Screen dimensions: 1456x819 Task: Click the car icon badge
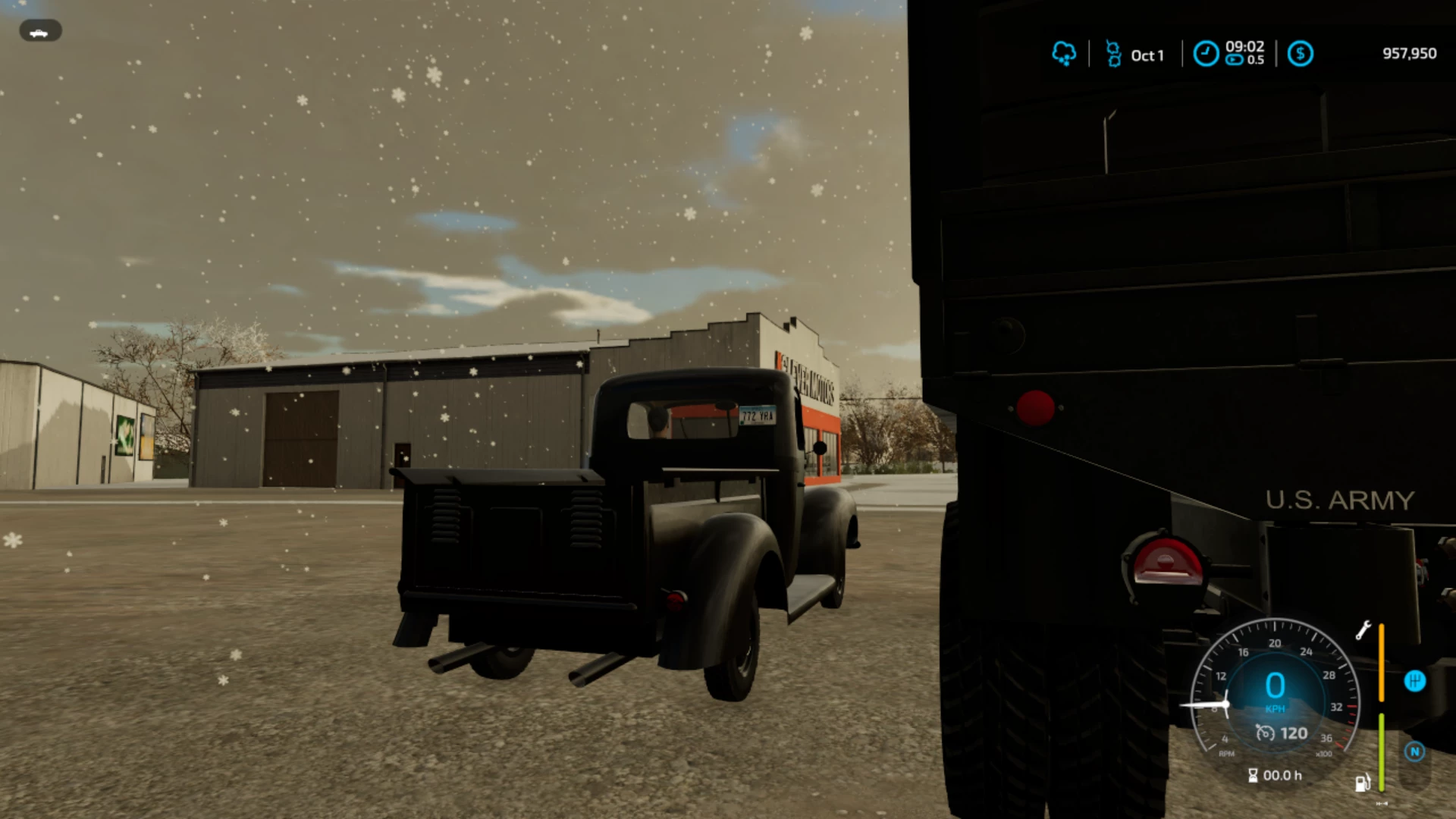pyautogui.click(x=40, y=31)
